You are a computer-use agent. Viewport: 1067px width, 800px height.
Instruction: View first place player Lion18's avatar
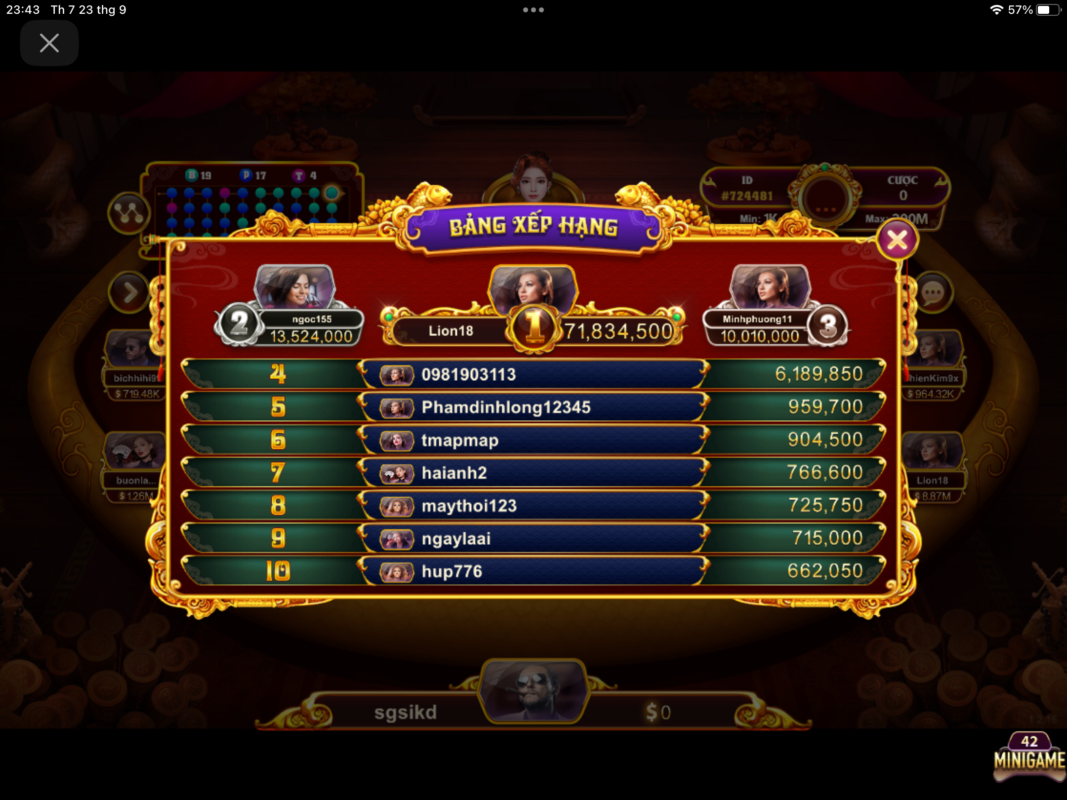(532, 288)
